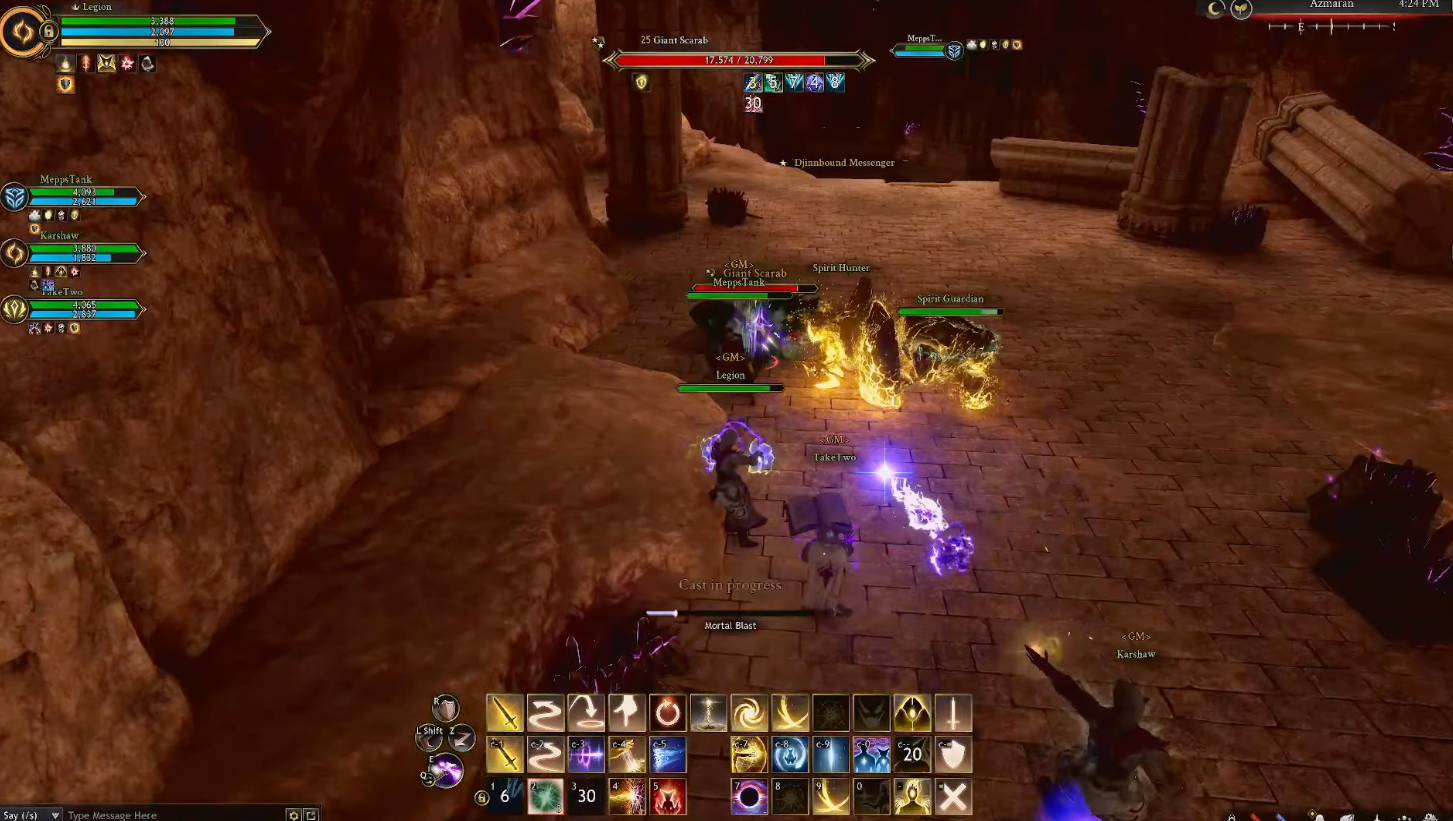The image size is (1453, 821).
Task: Activate the red circular arrow ability
Action: (668, 713)
